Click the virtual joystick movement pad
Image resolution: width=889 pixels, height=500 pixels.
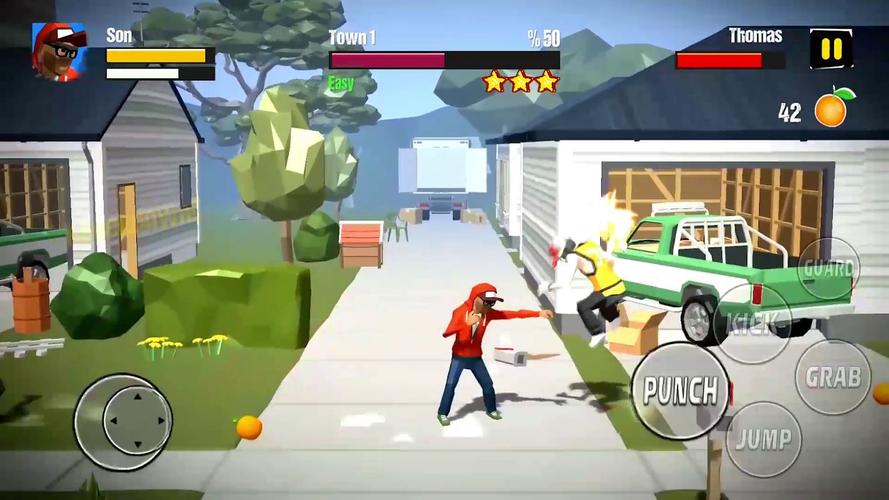pos(123,421)
